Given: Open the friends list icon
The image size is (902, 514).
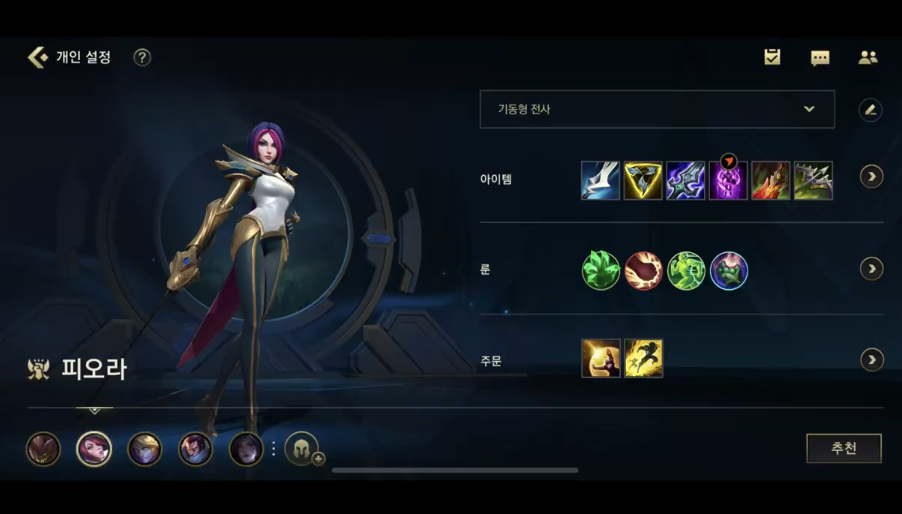Looking at the screenshot, I should (868, 57).
